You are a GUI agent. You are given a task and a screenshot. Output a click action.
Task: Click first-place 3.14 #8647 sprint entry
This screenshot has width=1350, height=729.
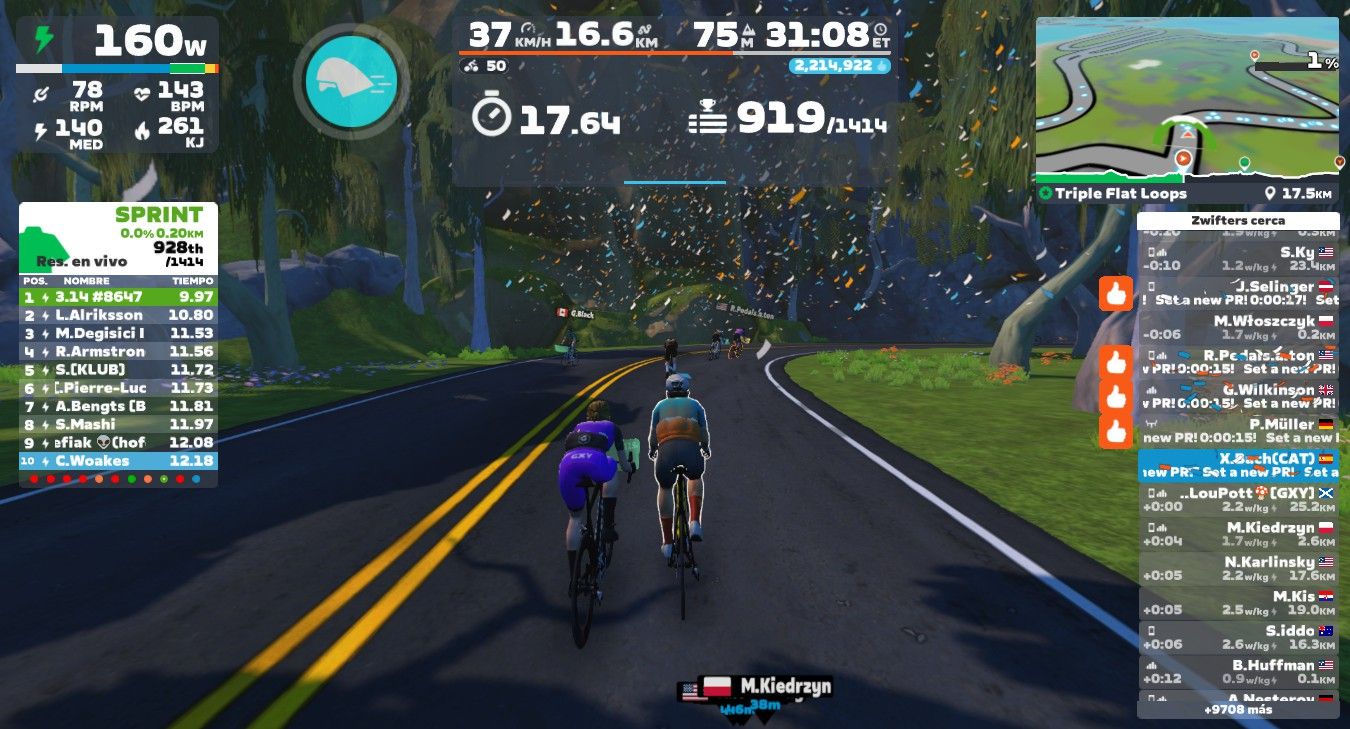pyautogui.click(x=118, y=297)
